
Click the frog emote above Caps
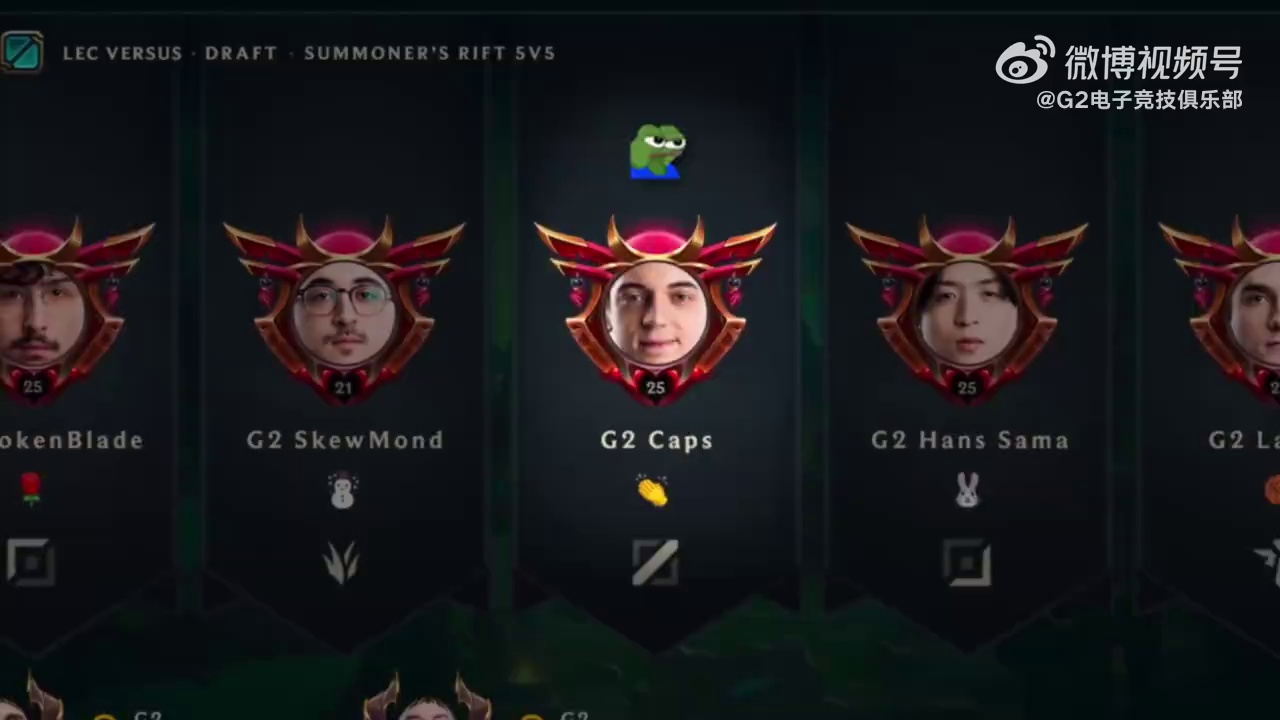click(x=657, y=152)
